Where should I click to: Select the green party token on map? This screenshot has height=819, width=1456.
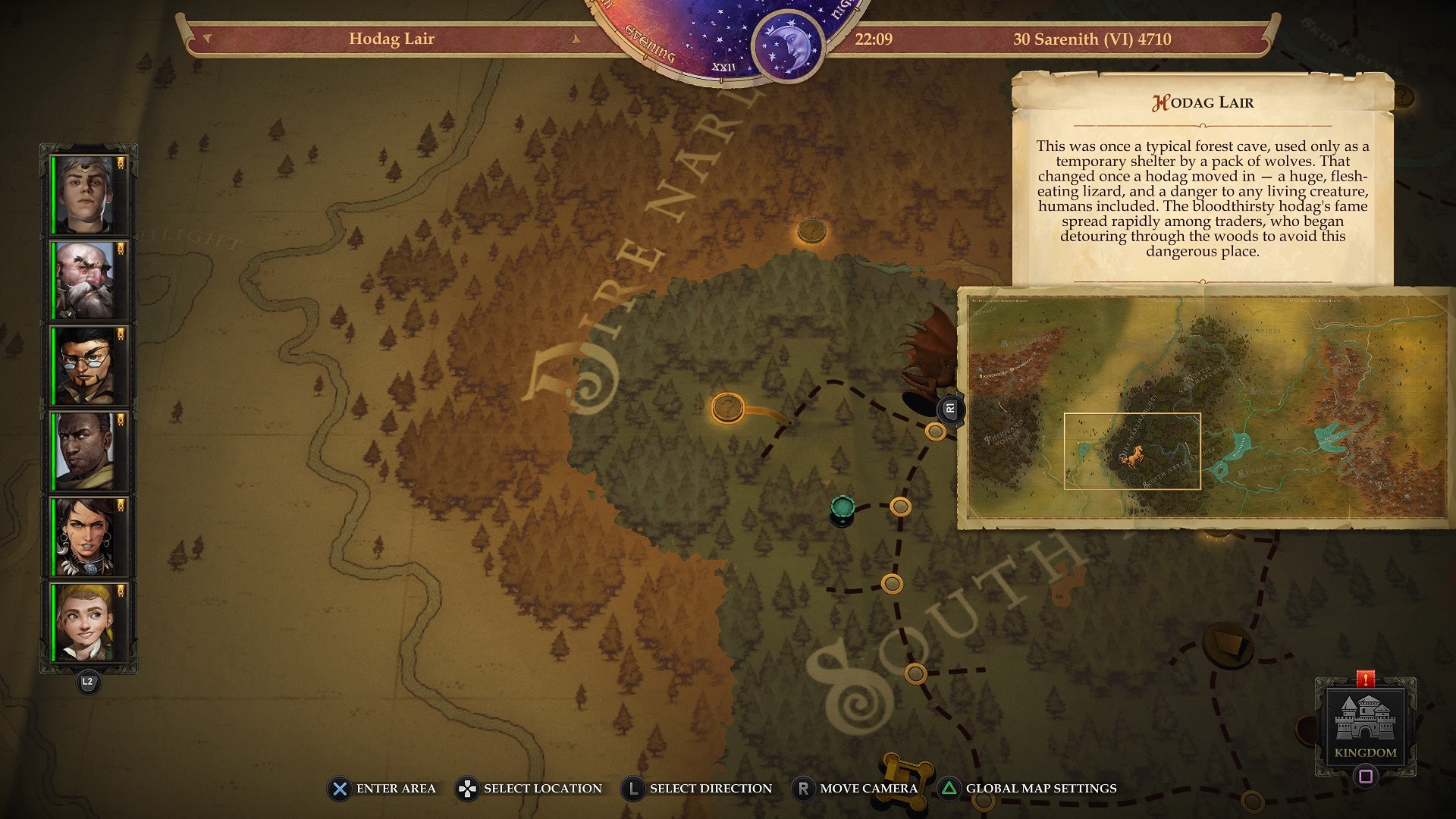tap(843, 508)
